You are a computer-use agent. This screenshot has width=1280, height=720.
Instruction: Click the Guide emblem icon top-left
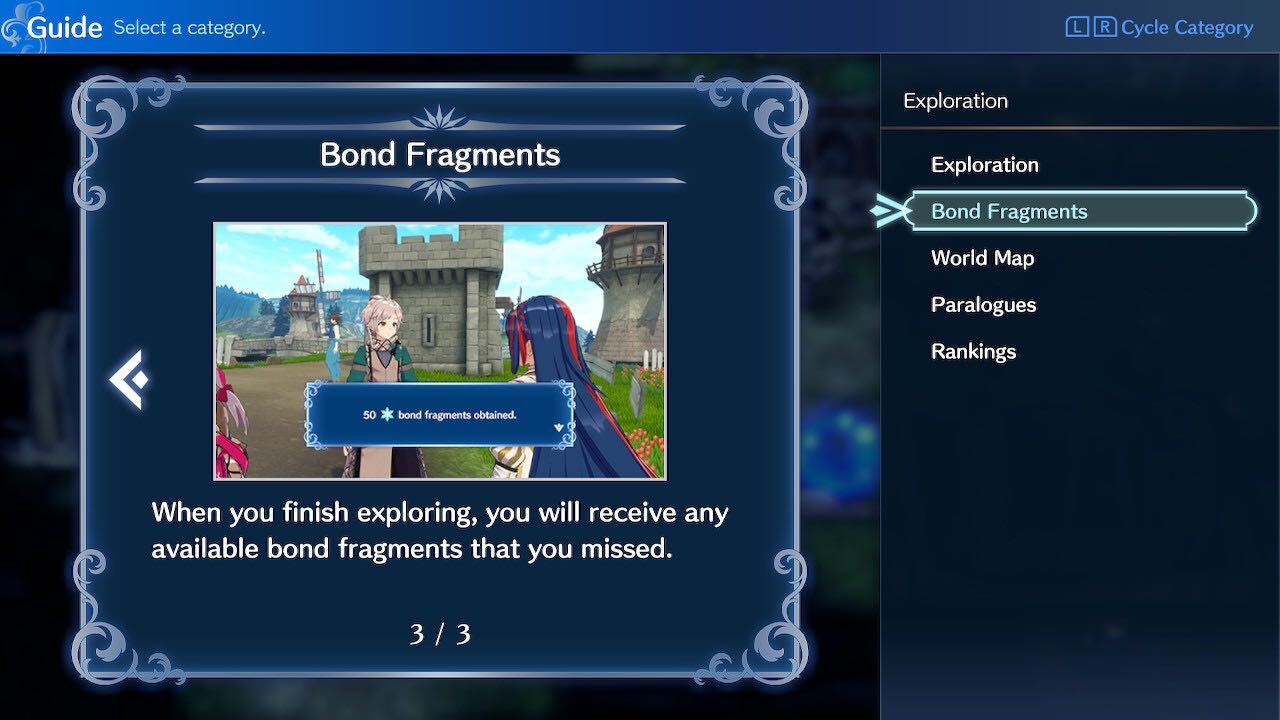point(17,25)
